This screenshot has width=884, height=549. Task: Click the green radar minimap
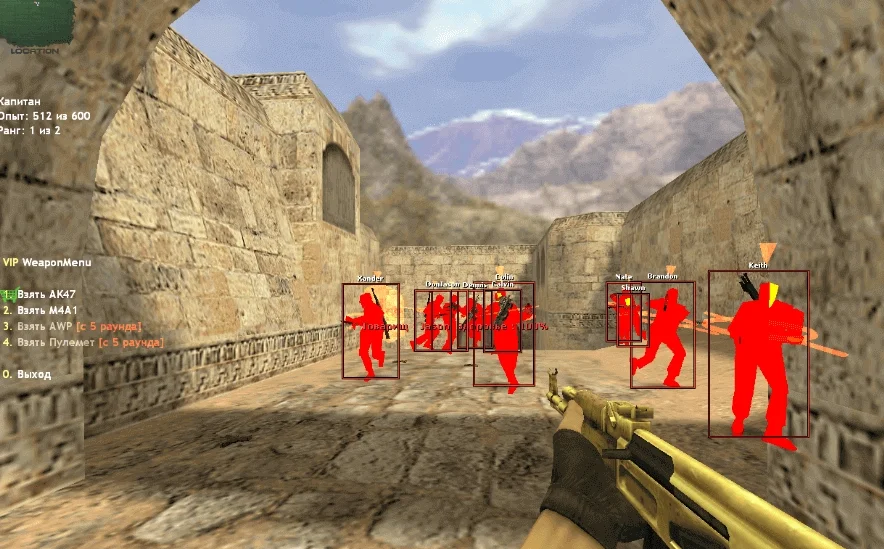[x=36, y=18]
